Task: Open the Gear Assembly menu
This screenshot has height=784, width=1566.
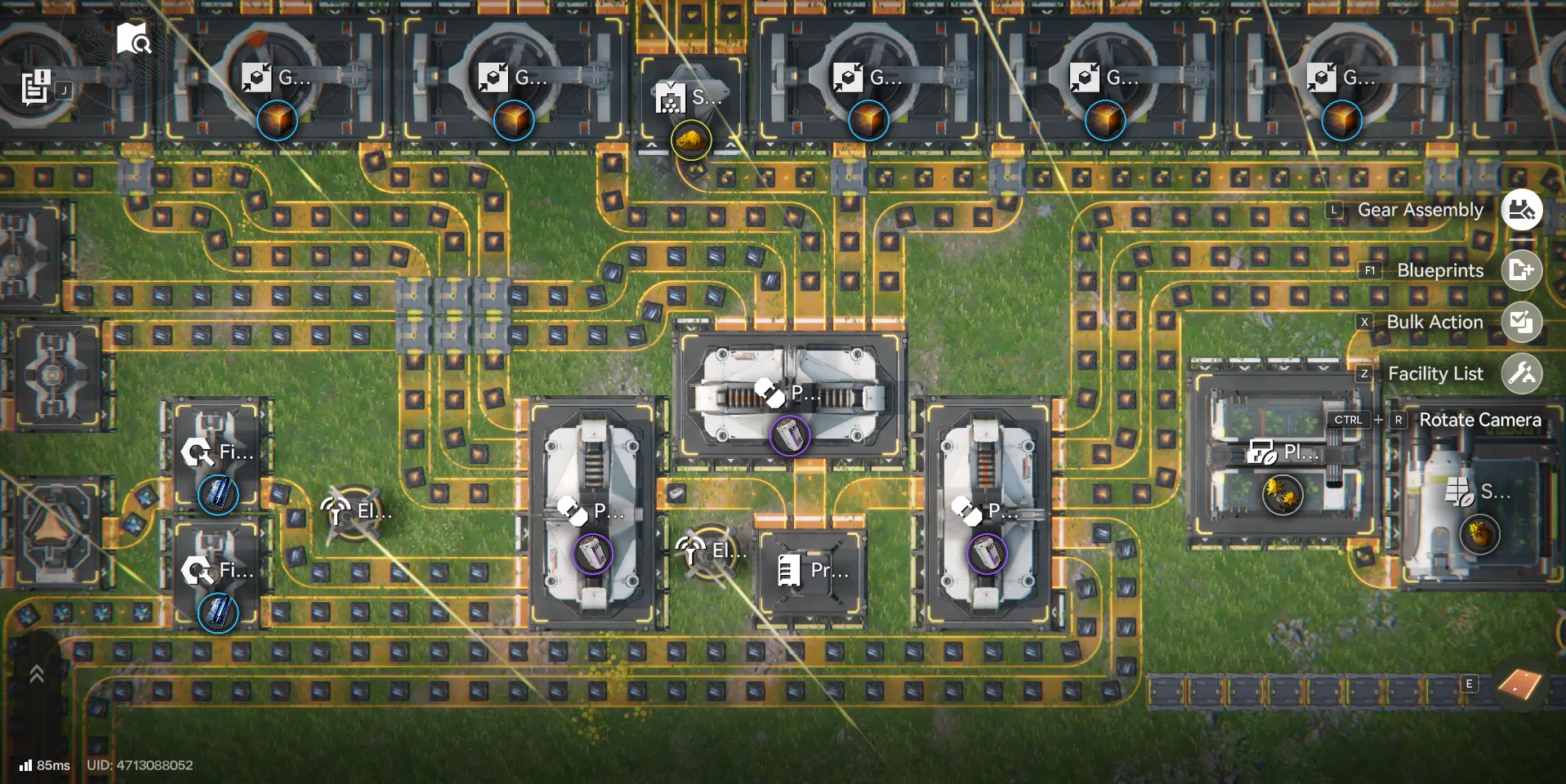Action: coord(1521,211)
